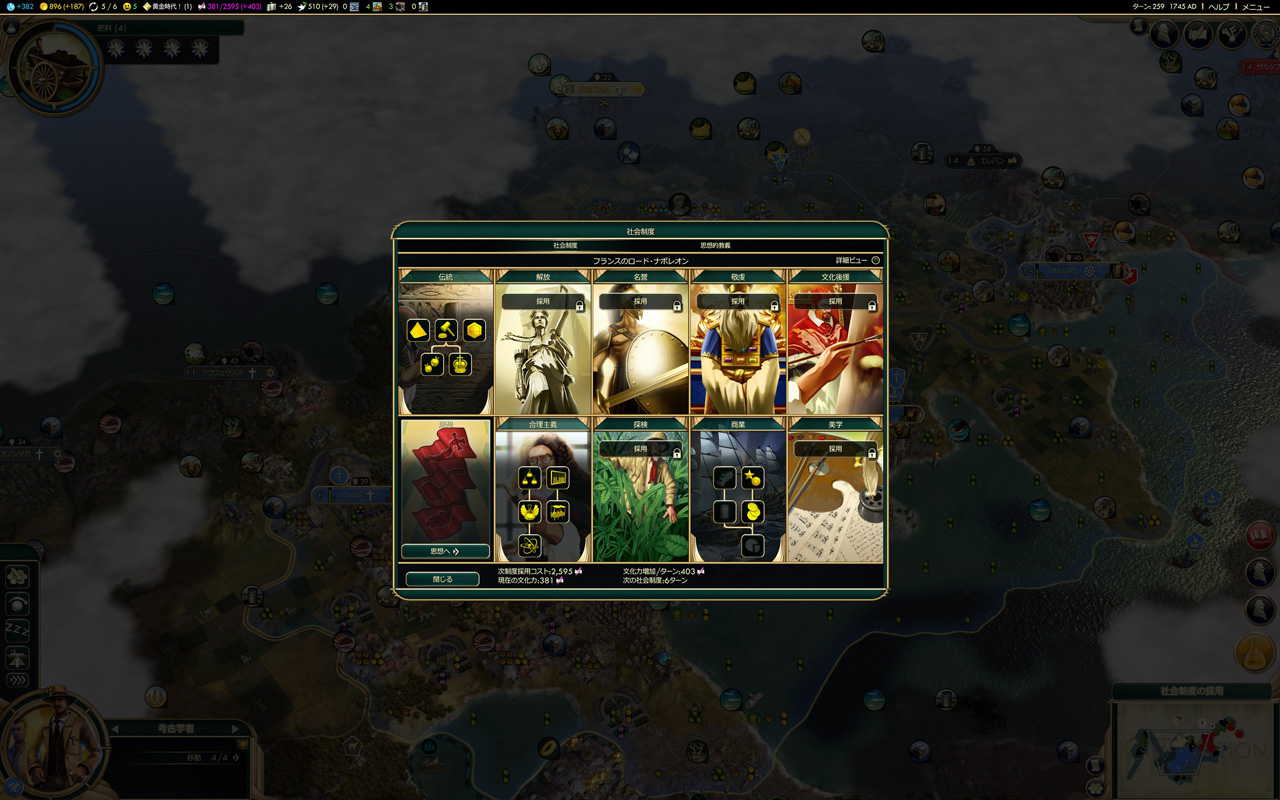The width and height of the screenshot is (1280, 800).
Task: Select the crown policy in 伝統
Action: coord(460,364)
